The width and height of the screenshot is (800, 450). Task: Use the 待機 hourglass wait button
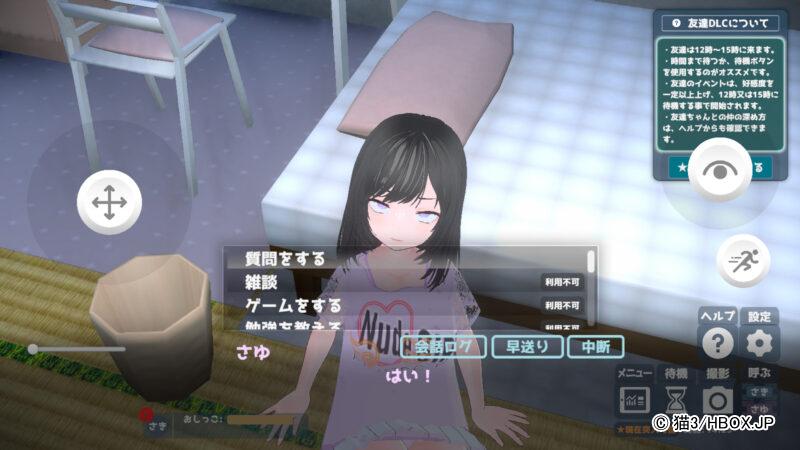[x=676, y=400]
